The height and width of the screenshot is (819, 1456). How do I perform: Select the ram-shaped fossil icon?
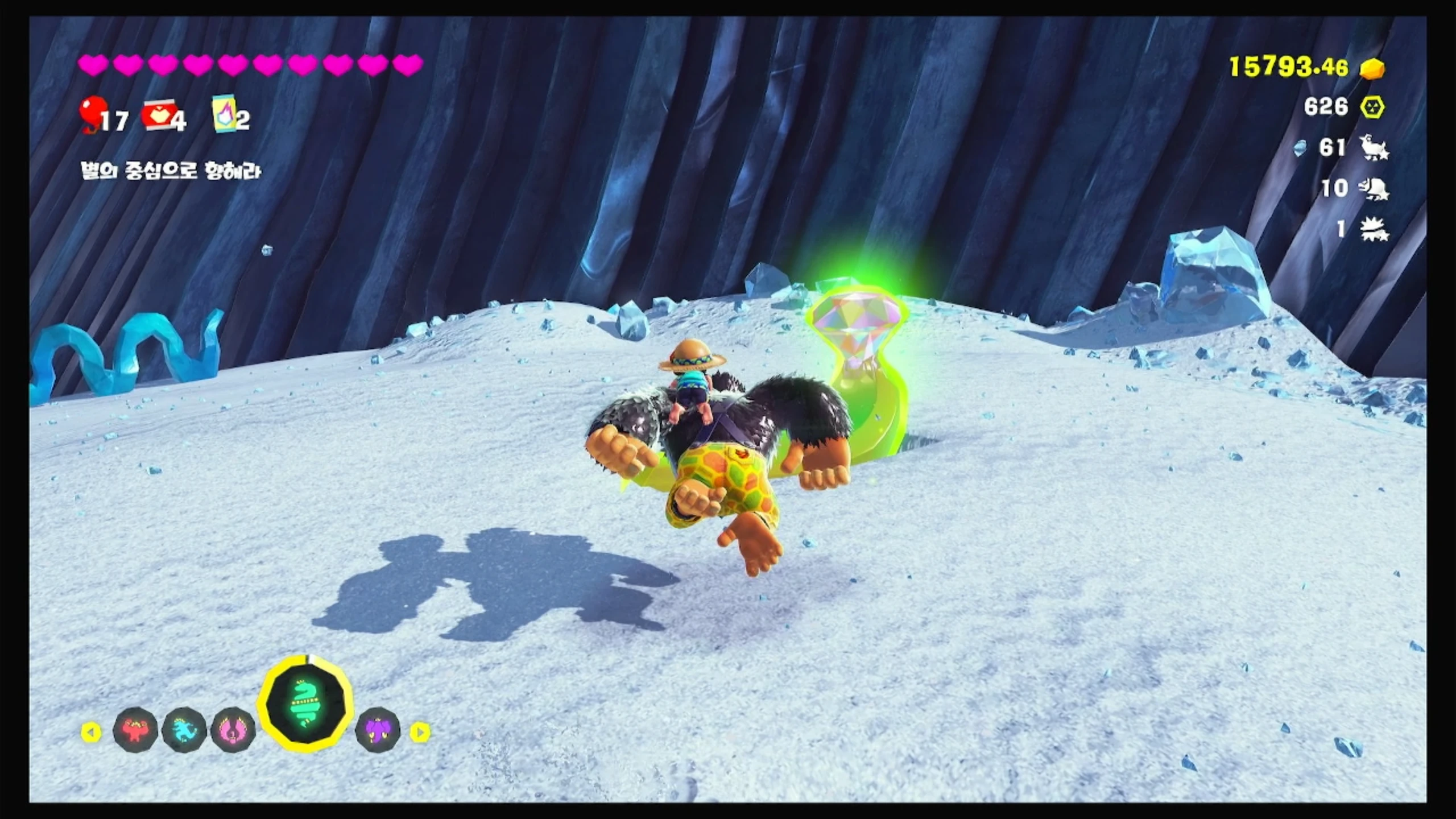click(1374, 148)
